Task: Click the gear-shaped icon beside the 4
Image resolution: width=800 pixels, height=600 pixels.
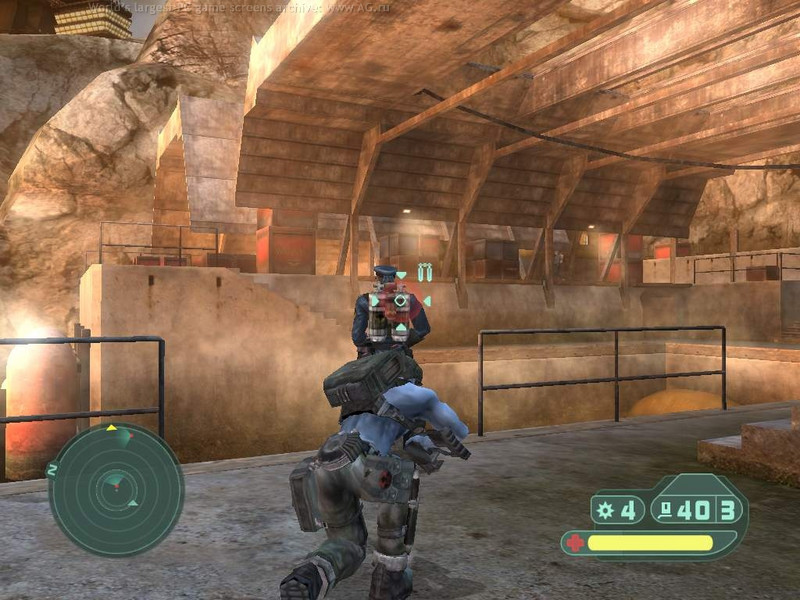Action: 605,511
